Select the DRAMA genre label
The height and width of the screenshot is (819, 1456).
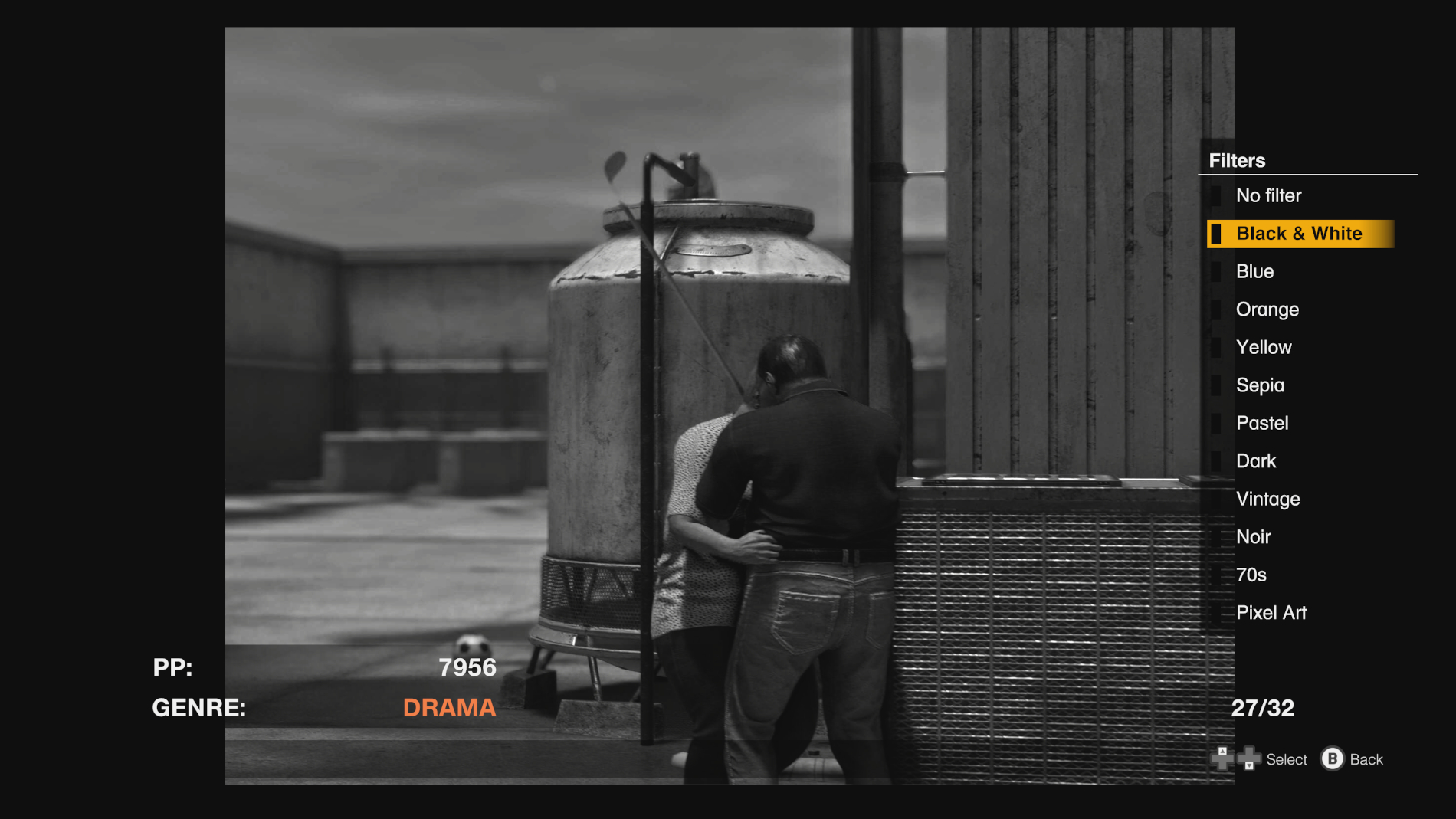(449, 708)
